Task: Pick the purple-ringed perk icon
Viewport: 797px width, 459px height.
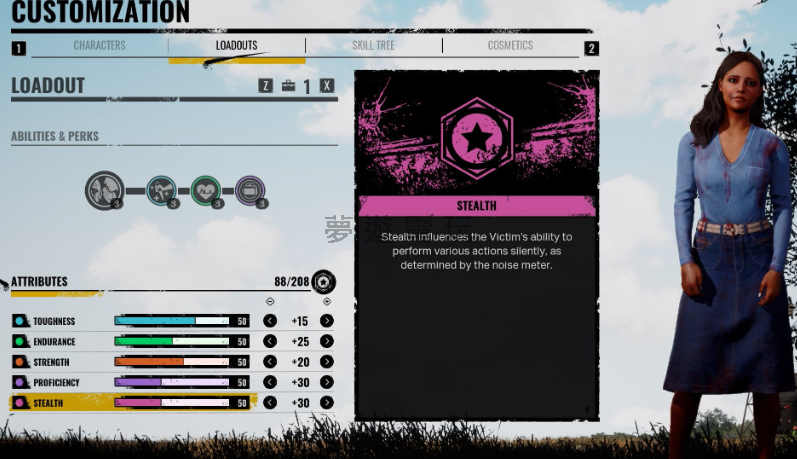Action: pyautogui.click(x=251, y=190)
